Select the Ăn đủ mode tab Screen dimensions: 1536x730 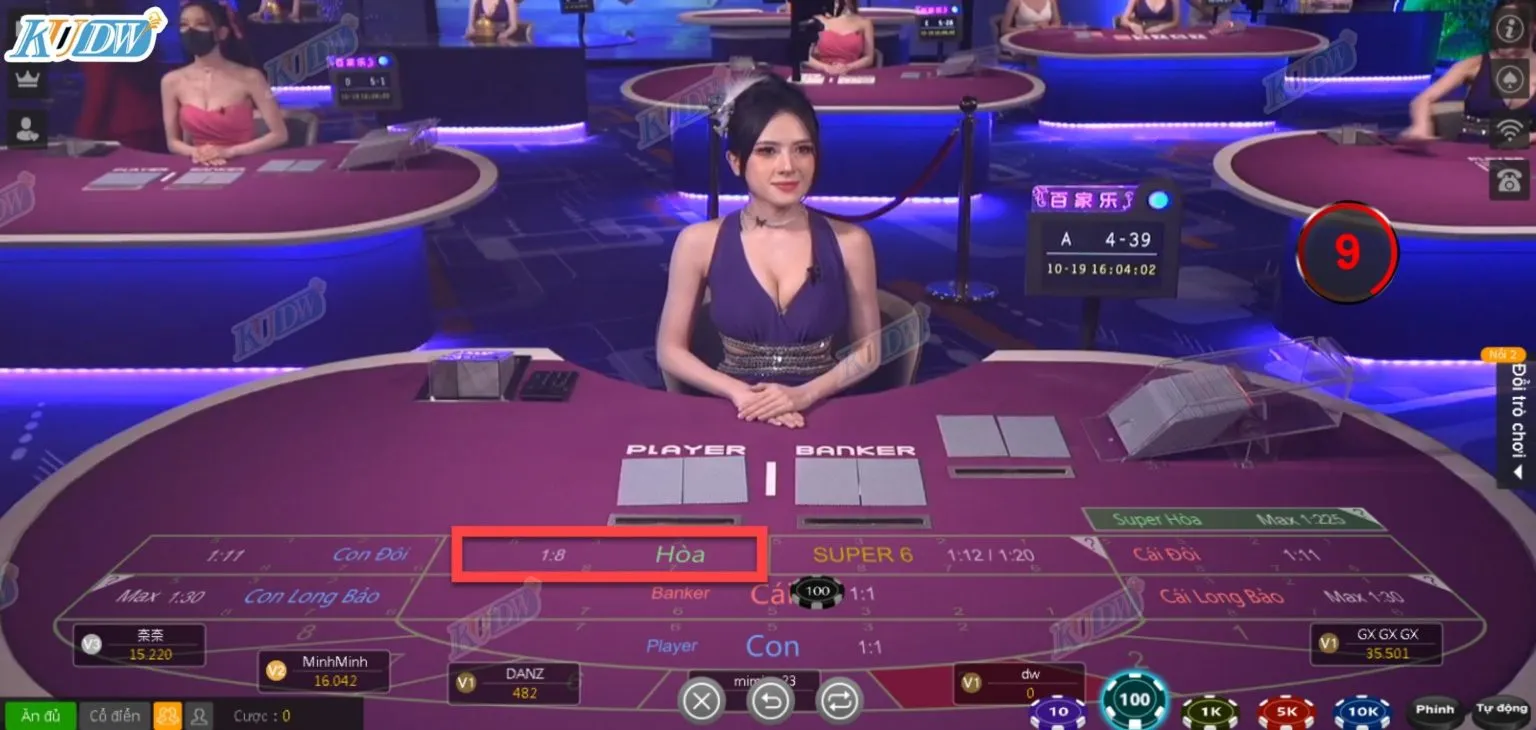coord(40,714)
